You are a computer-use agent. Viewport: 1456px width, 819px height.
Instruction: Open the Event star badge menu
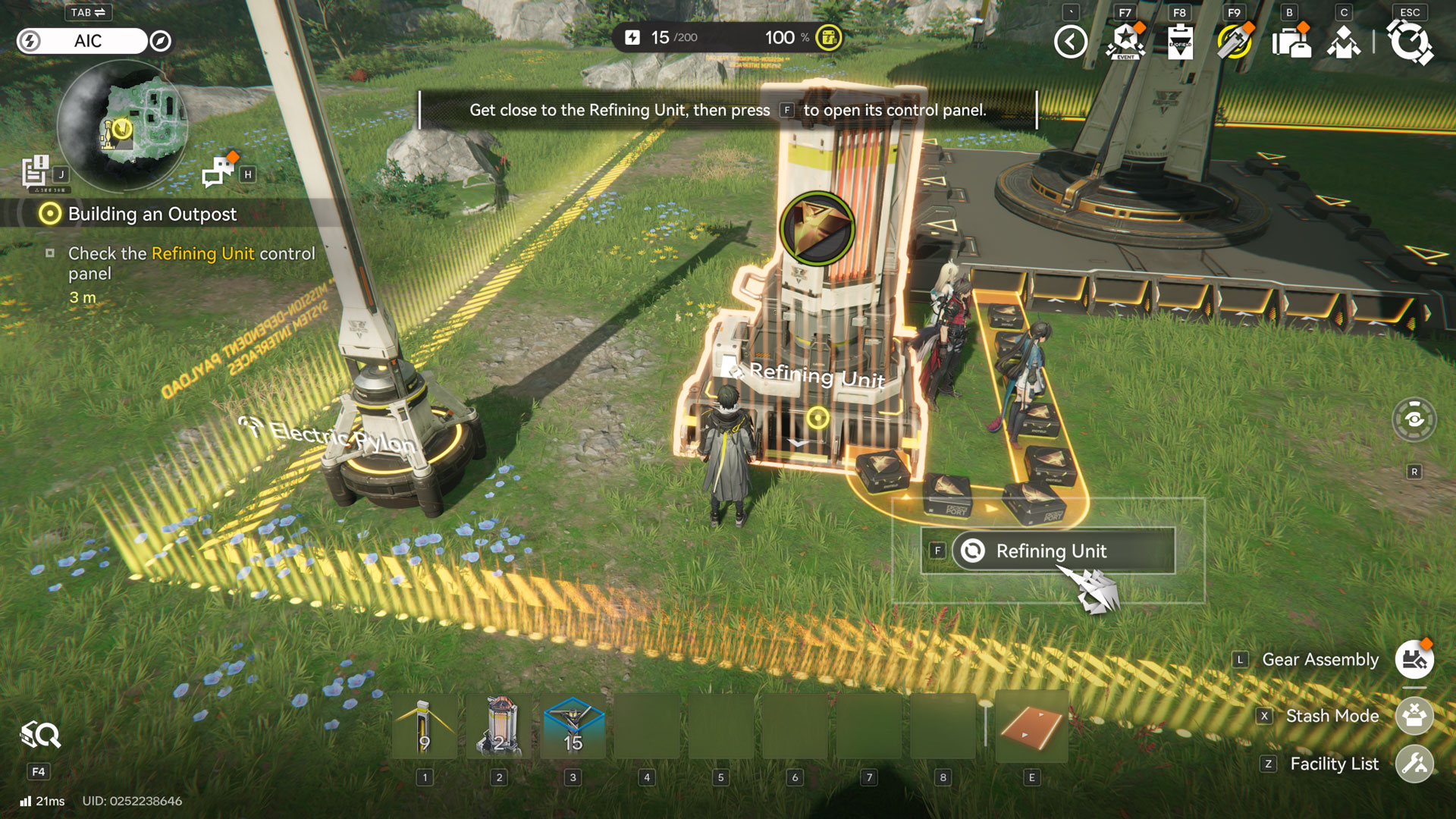pyautogui.click(x=1125, y=42)
